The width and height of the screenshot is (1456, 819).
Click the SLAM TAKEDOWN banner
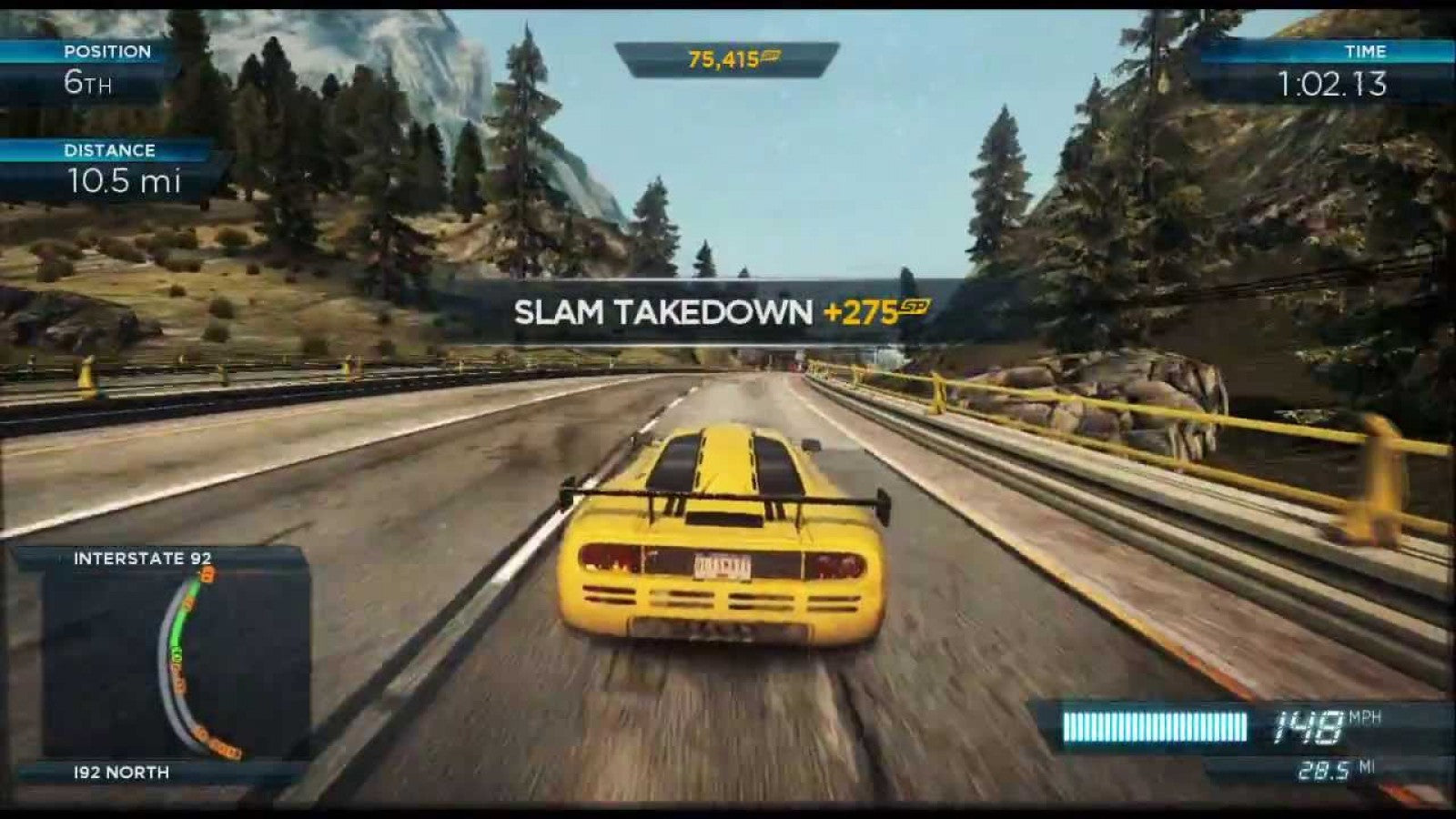coord(662,312)
